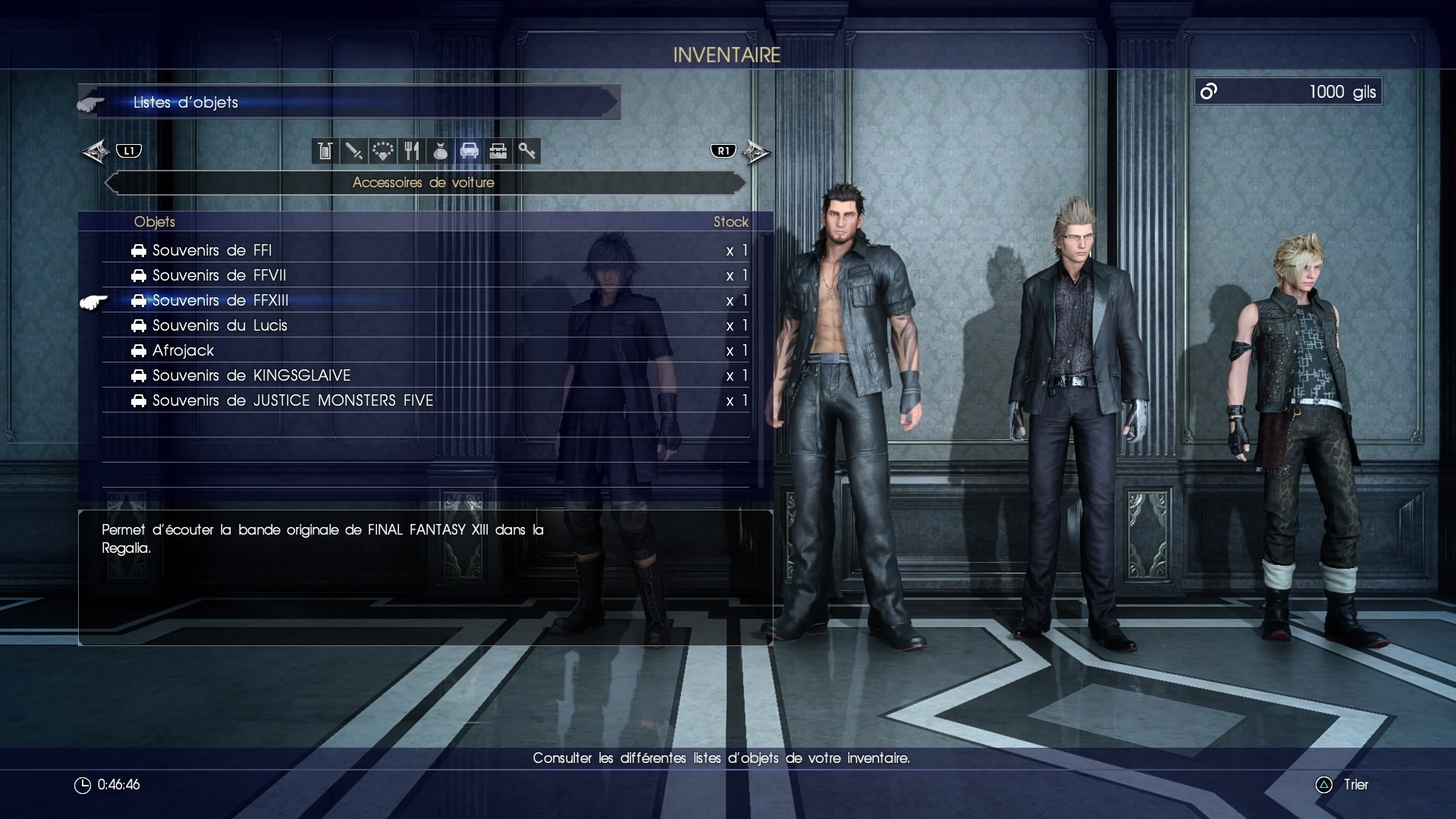1456x819 pixels.
Task: Switch to the money bag treasures tab
Action: [x=440, y=151]
